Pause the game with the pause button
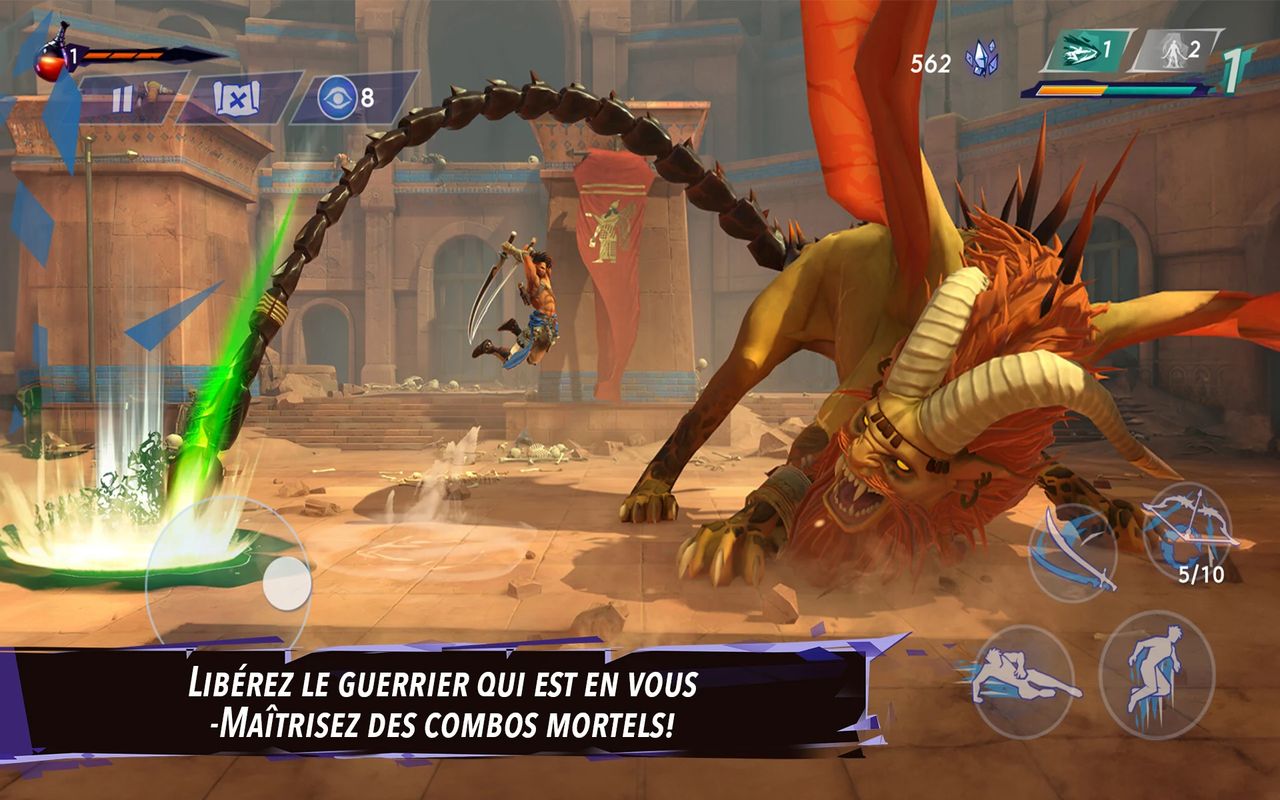 click(124, 98)
